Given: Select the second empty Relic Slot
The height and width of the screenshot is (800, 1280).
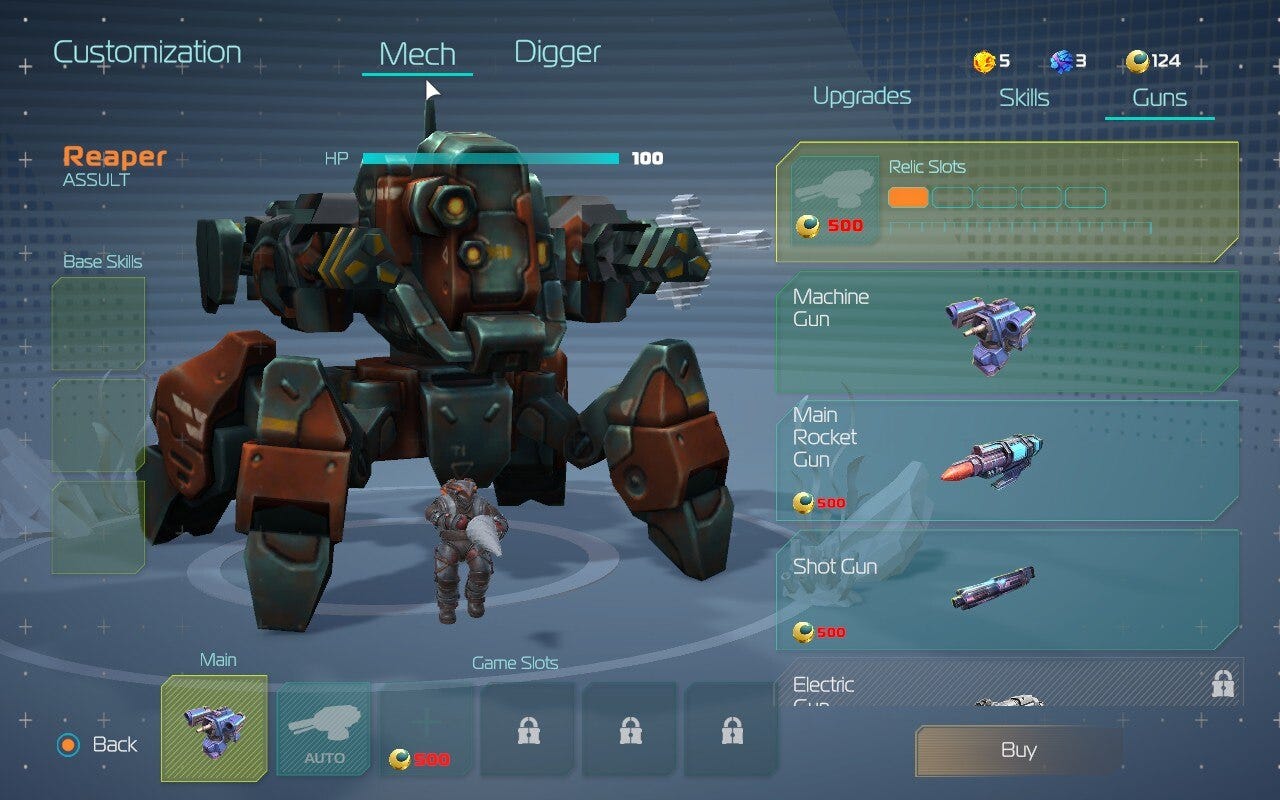Looking at the screenshot, I should (x=954, y=197).
